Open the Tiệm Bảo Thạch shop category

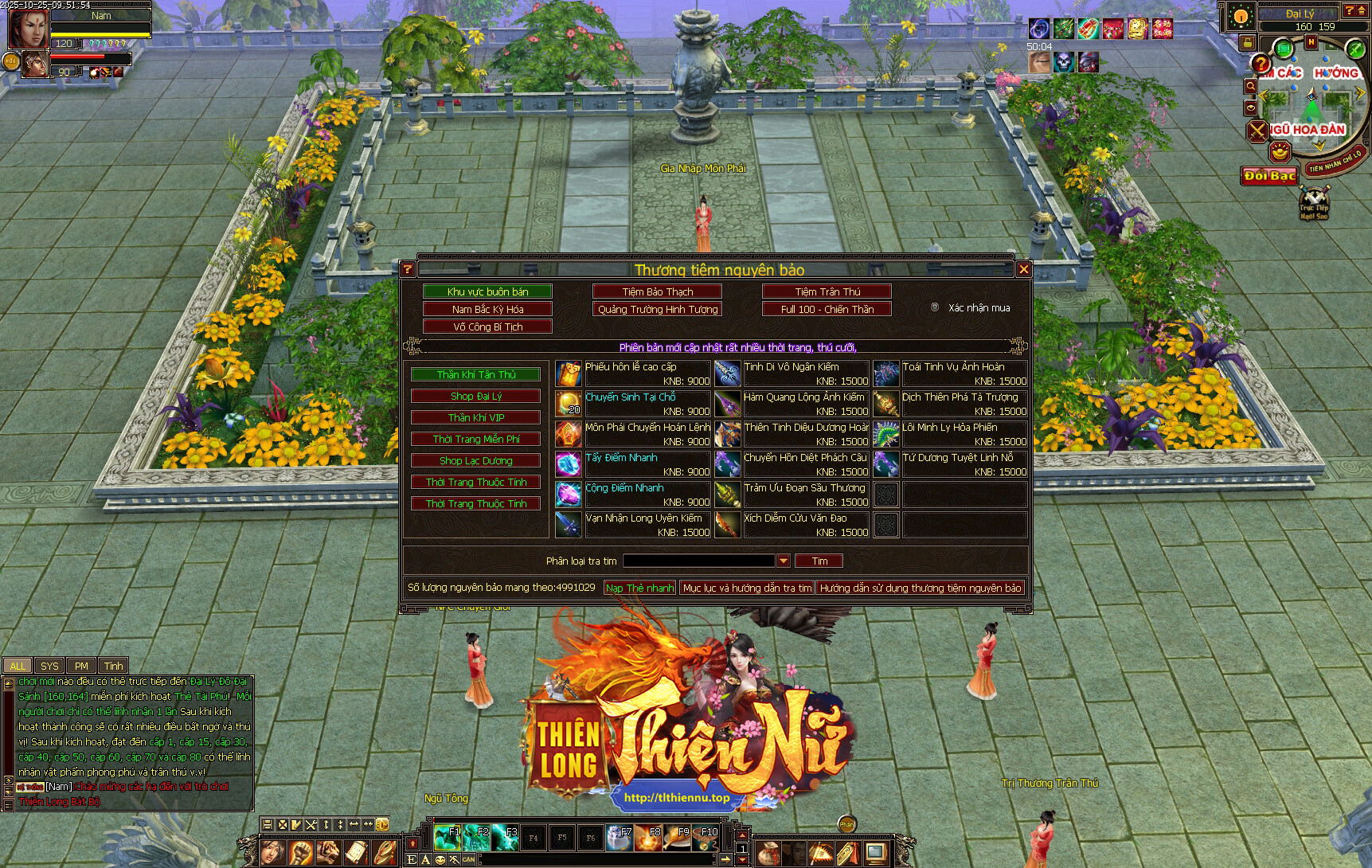click(x=657, y=291)
